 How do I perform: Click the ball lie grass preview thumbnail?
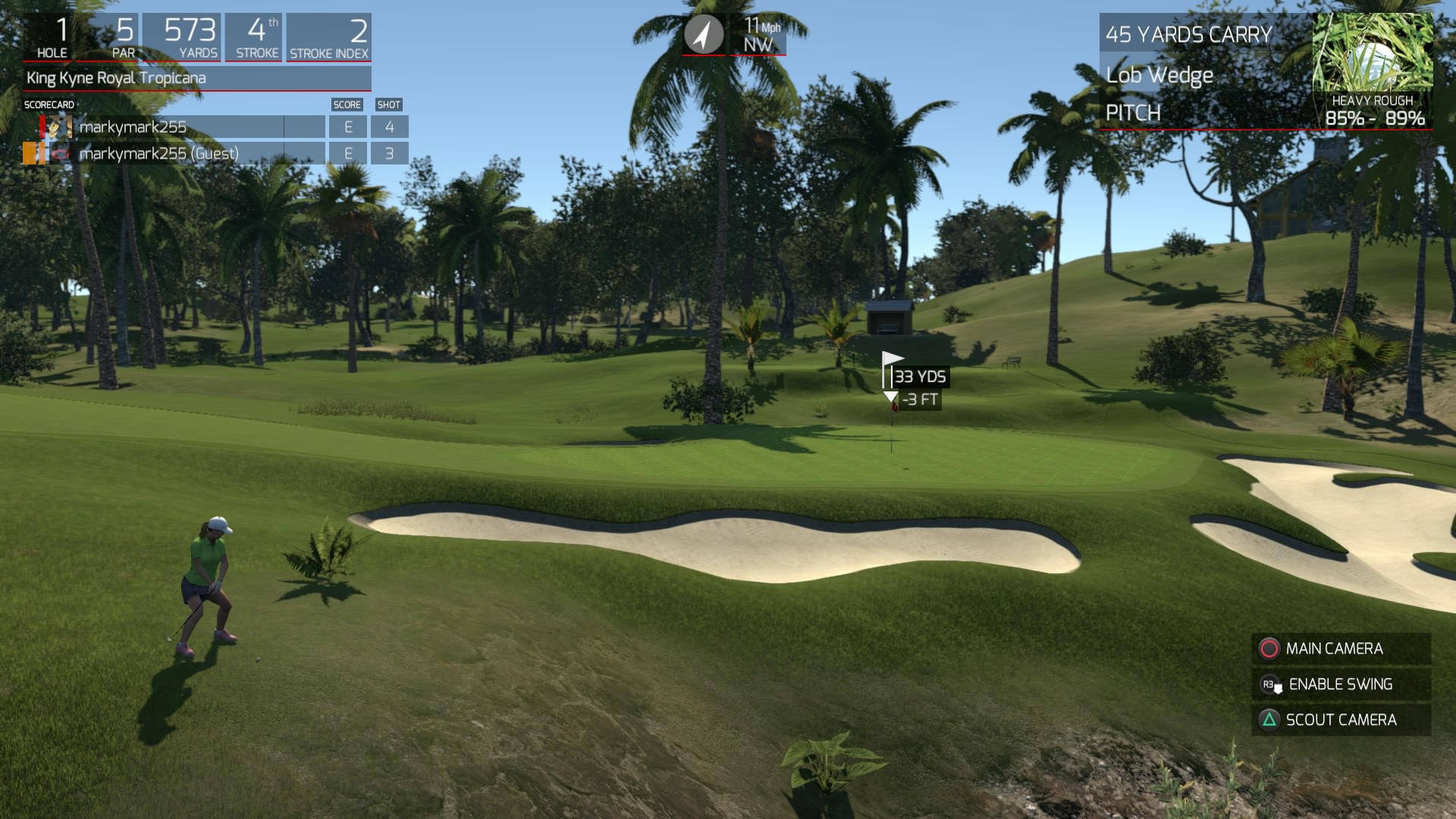click(1374, 53)
